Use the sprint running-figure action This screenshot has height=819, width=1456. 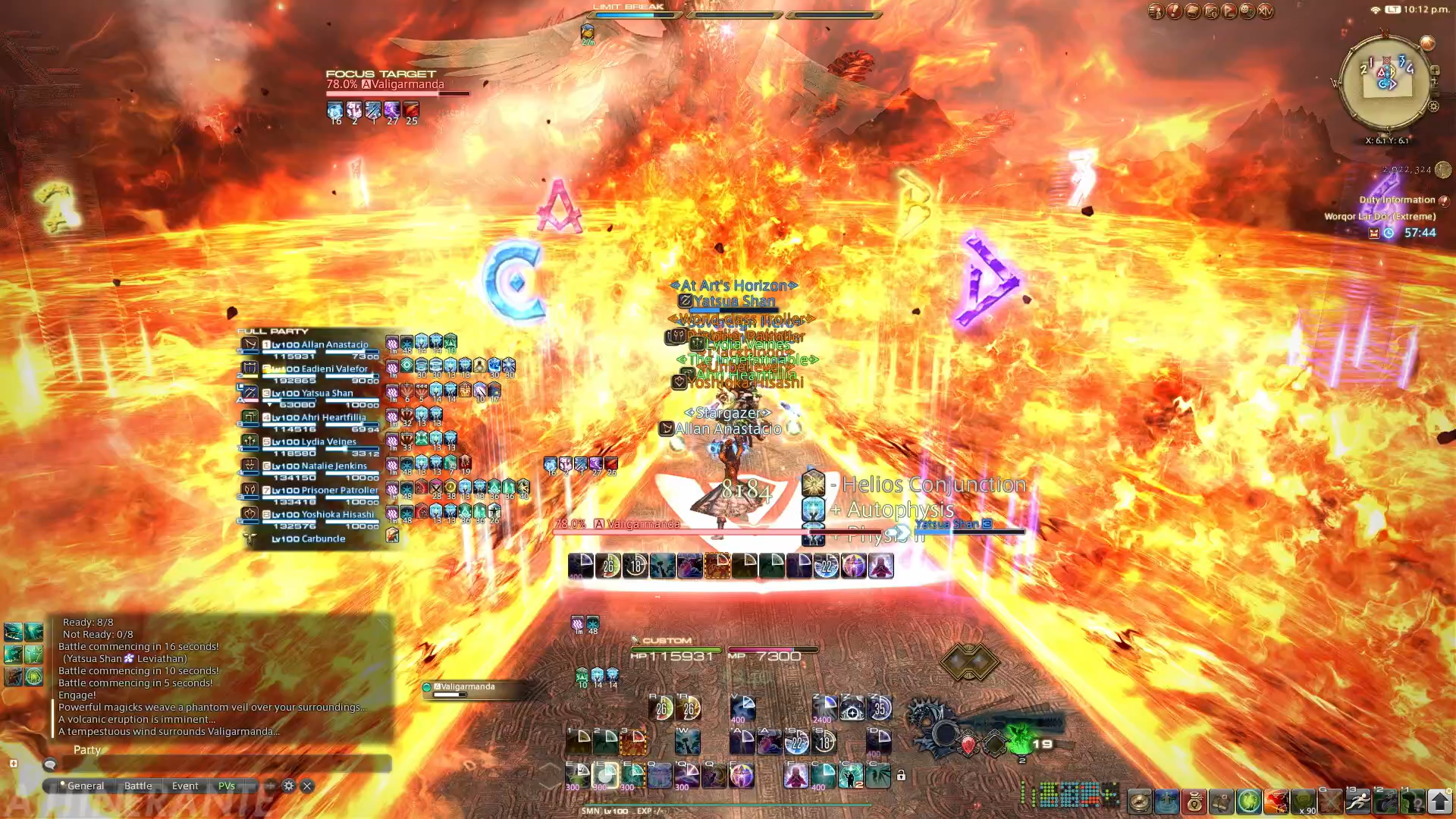[1358, 801]
